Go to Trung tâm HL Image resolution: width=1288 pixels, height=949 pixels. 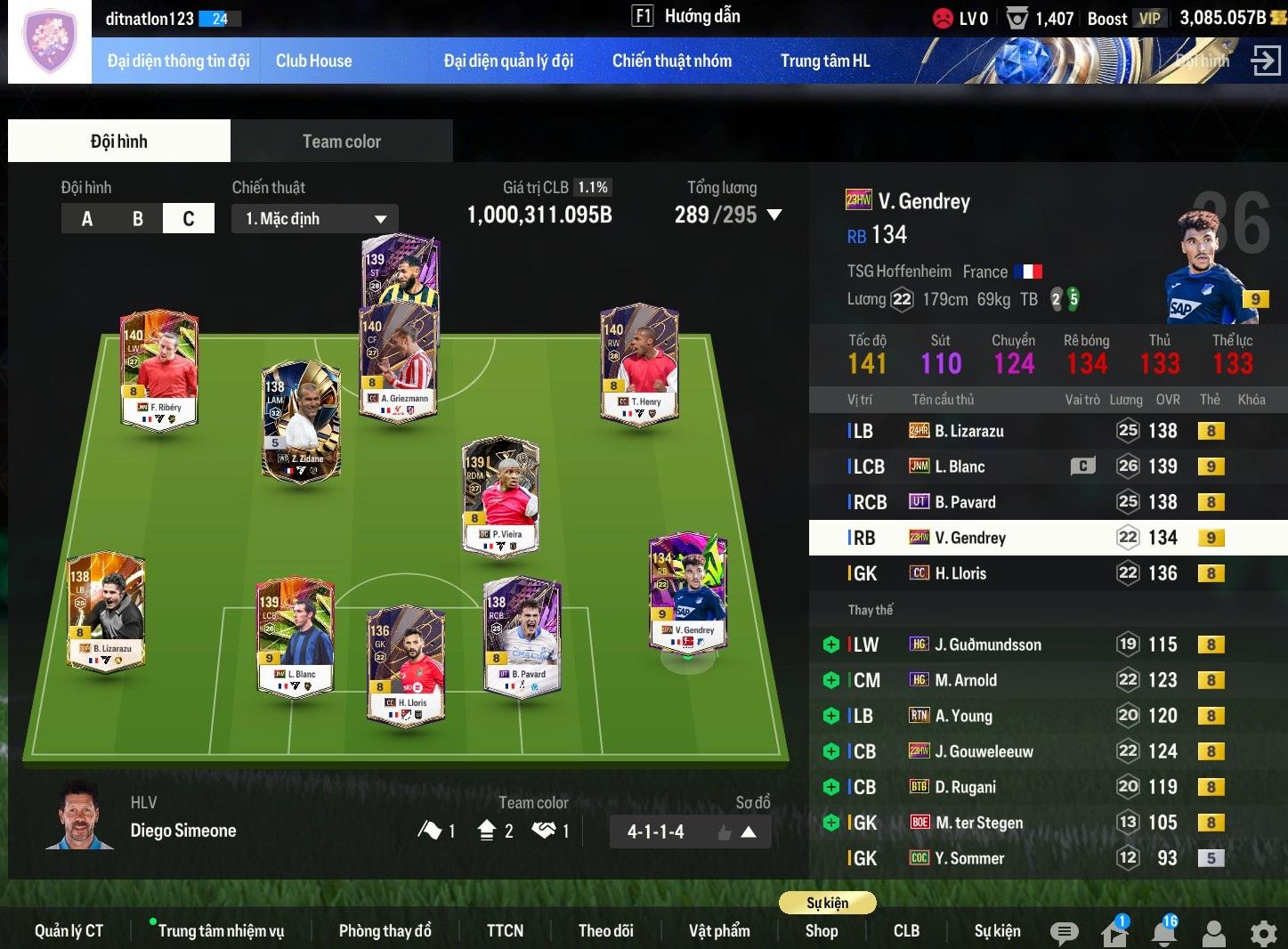[824, 61]
